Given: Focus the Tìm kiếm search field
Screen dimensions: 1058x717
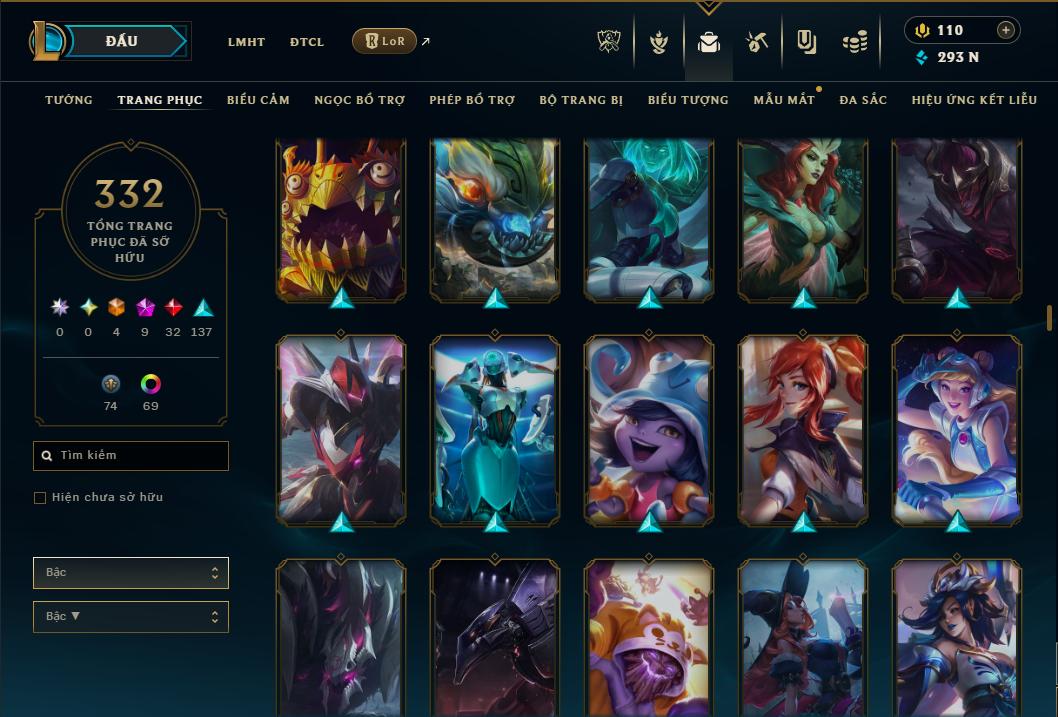Looking at the screenshot, I should pyautogui.click(x=131, y=456).
